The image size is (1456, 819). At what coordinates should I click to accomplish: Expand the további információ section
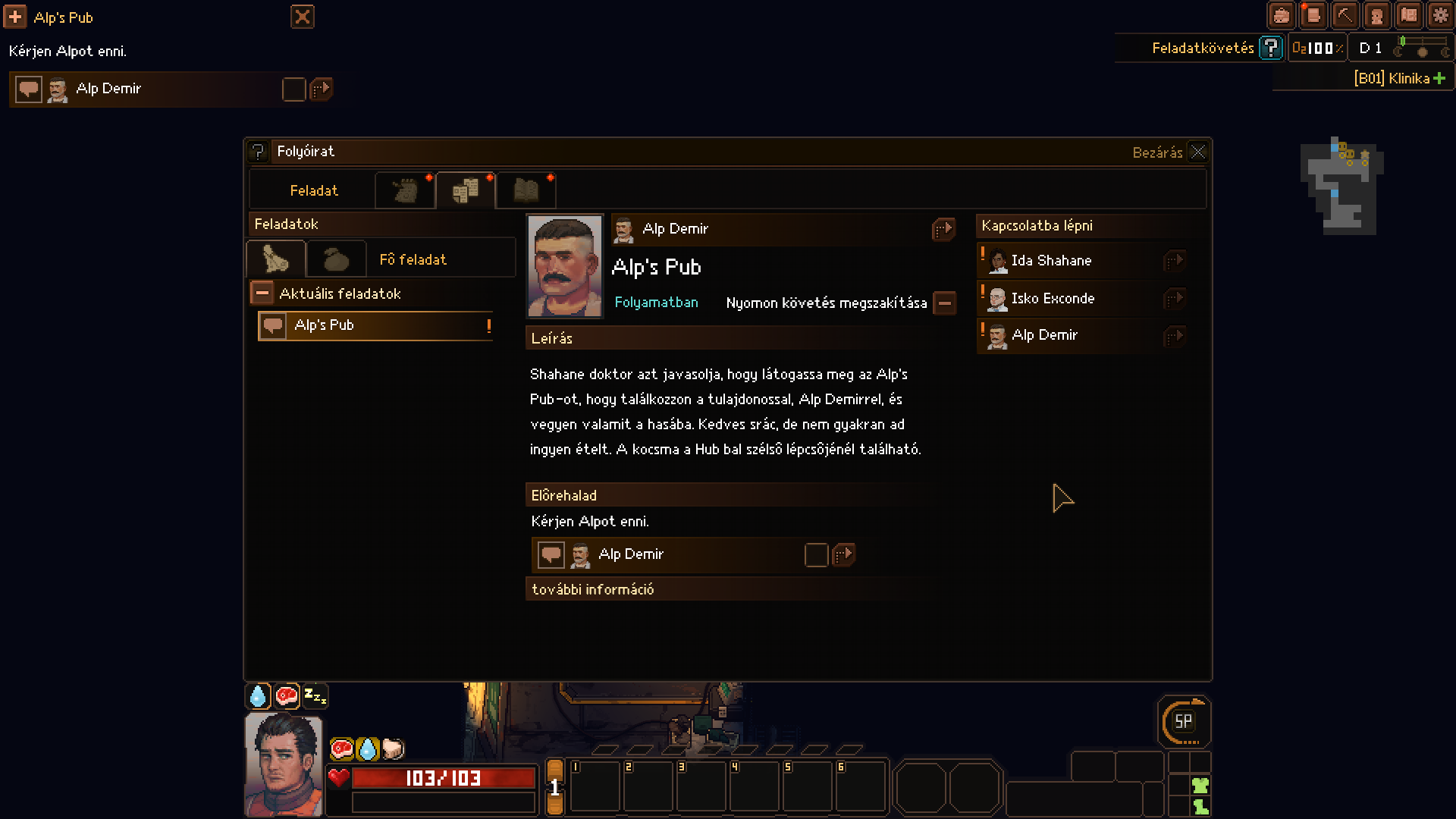592,589
